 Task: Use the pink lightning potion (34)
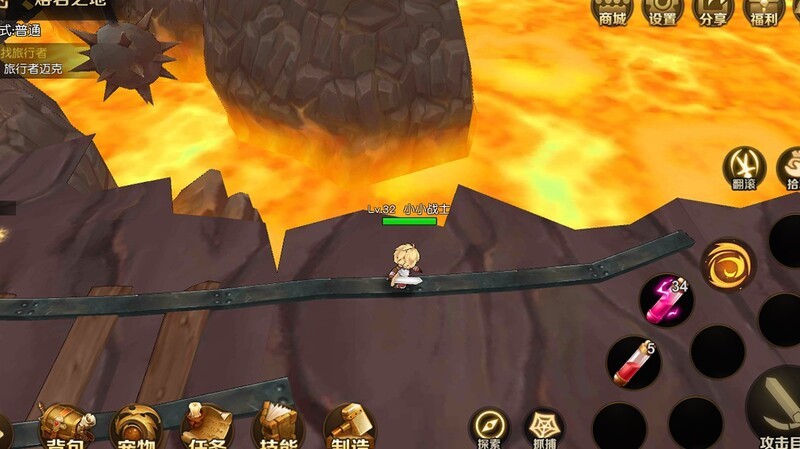(x=665, y=300)
